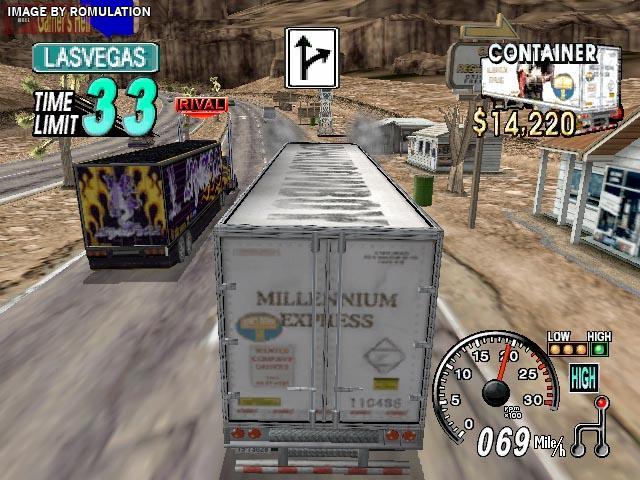Image resolution: width=640 pixels, height=480 pixels.
Task: Click the fork-in-road direction sign icon
Action: [x=312, y=57]
